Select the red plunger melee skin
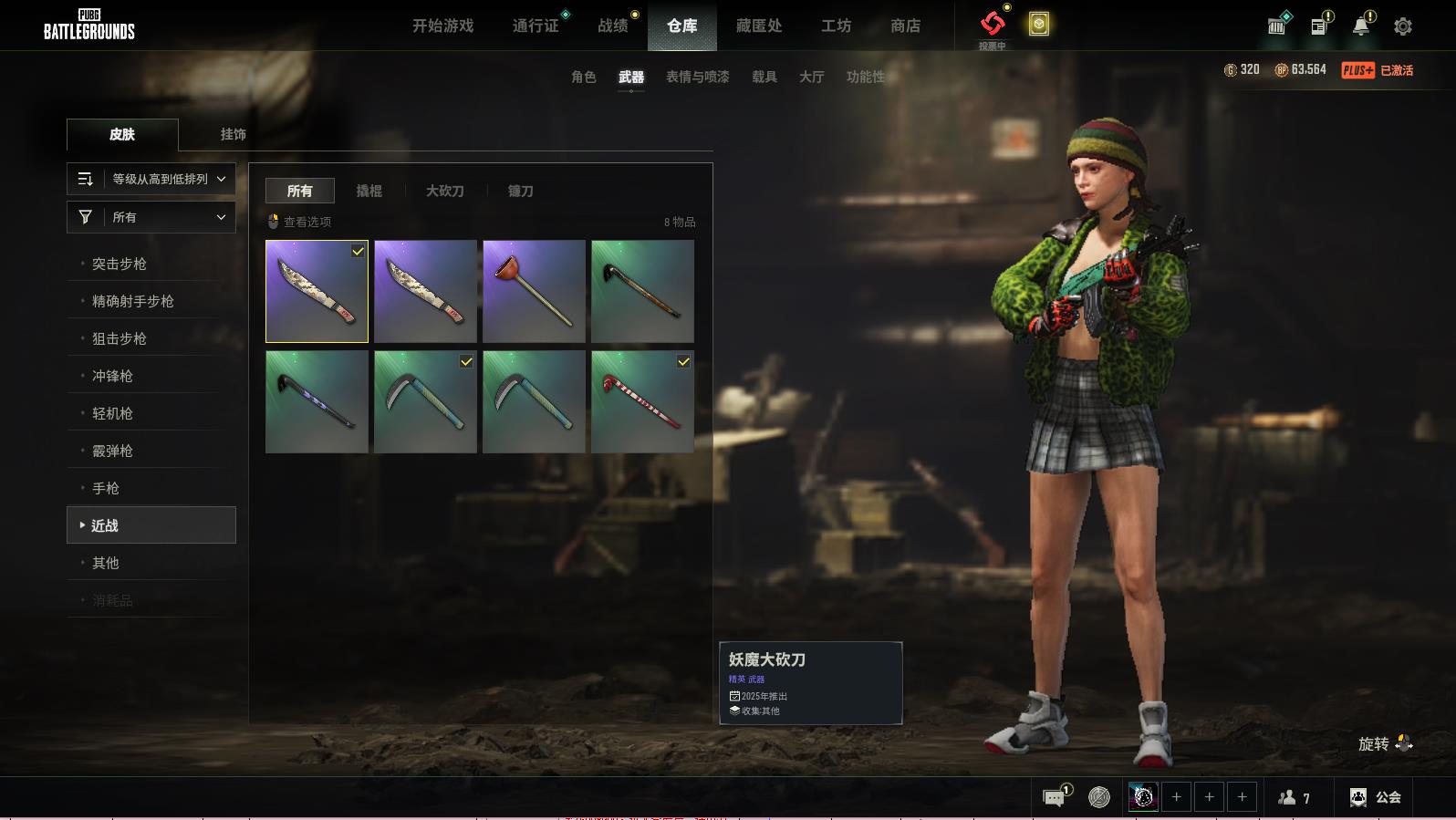Viewport: 1456px width, 820px height. 534,291
